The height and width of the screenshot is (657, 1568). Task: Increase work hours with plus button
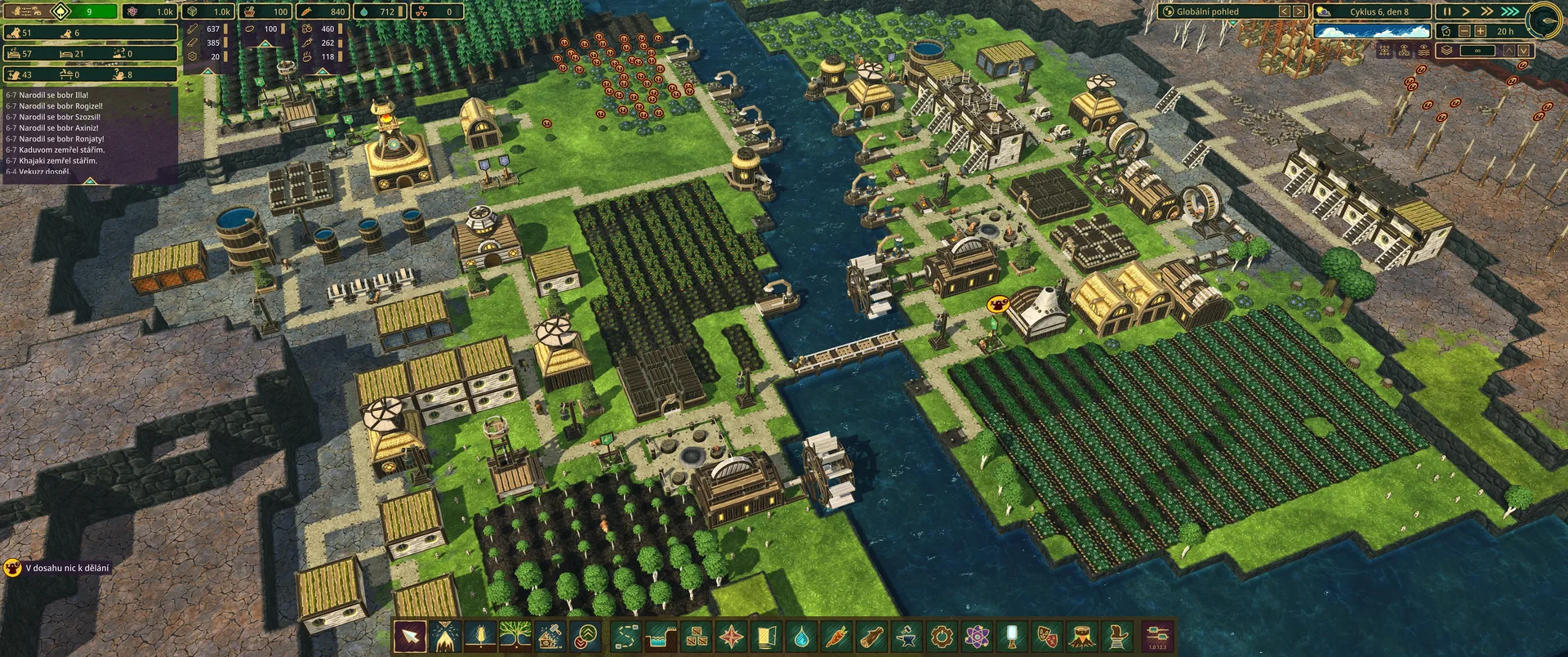[1481, 31]
